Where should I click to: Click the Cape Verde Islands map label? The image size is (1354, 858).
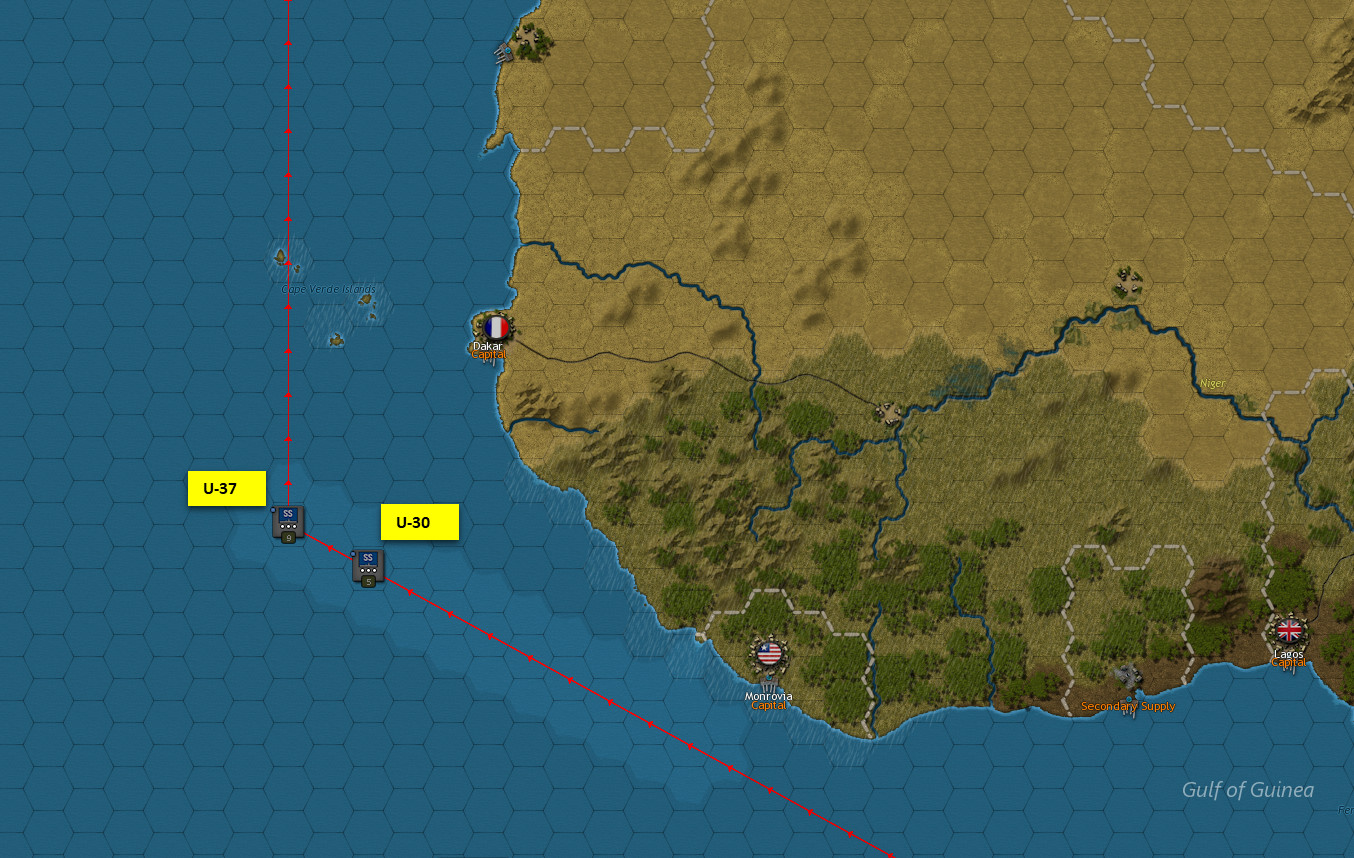pos(328,288)
